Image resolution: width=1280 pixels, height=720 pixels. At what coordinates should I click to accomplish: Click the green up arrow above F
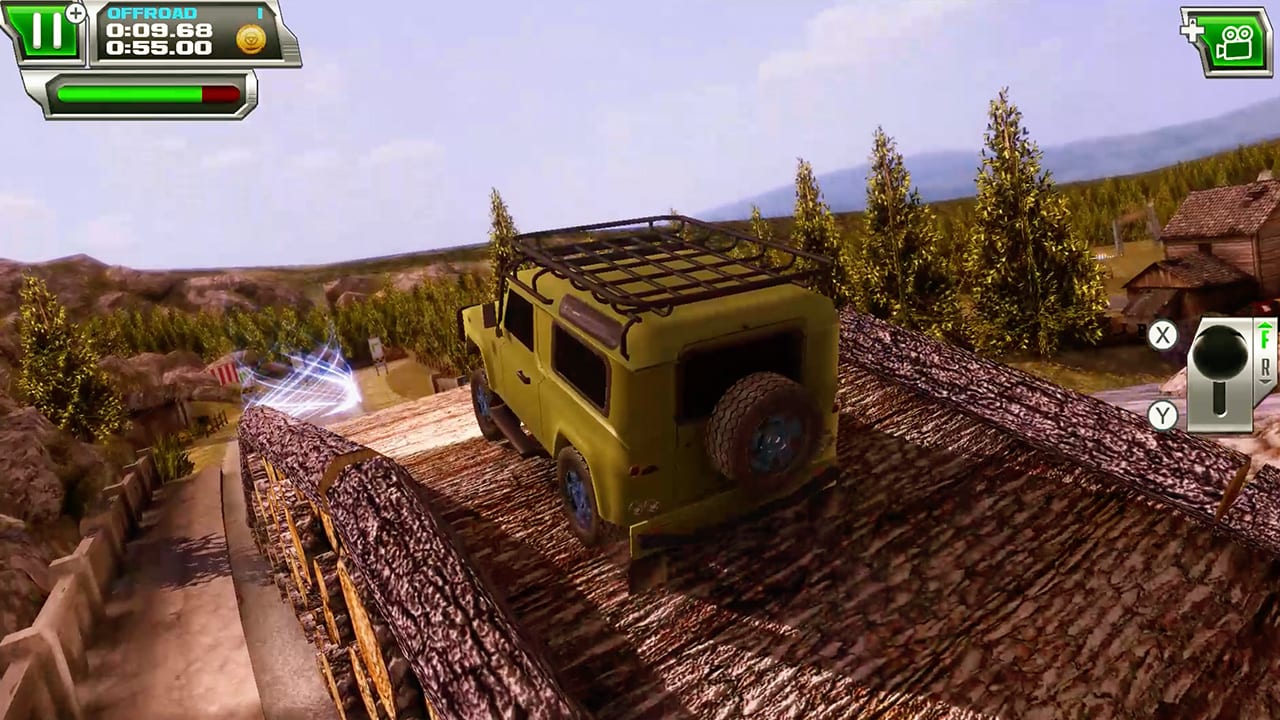tap(1263, 326)
